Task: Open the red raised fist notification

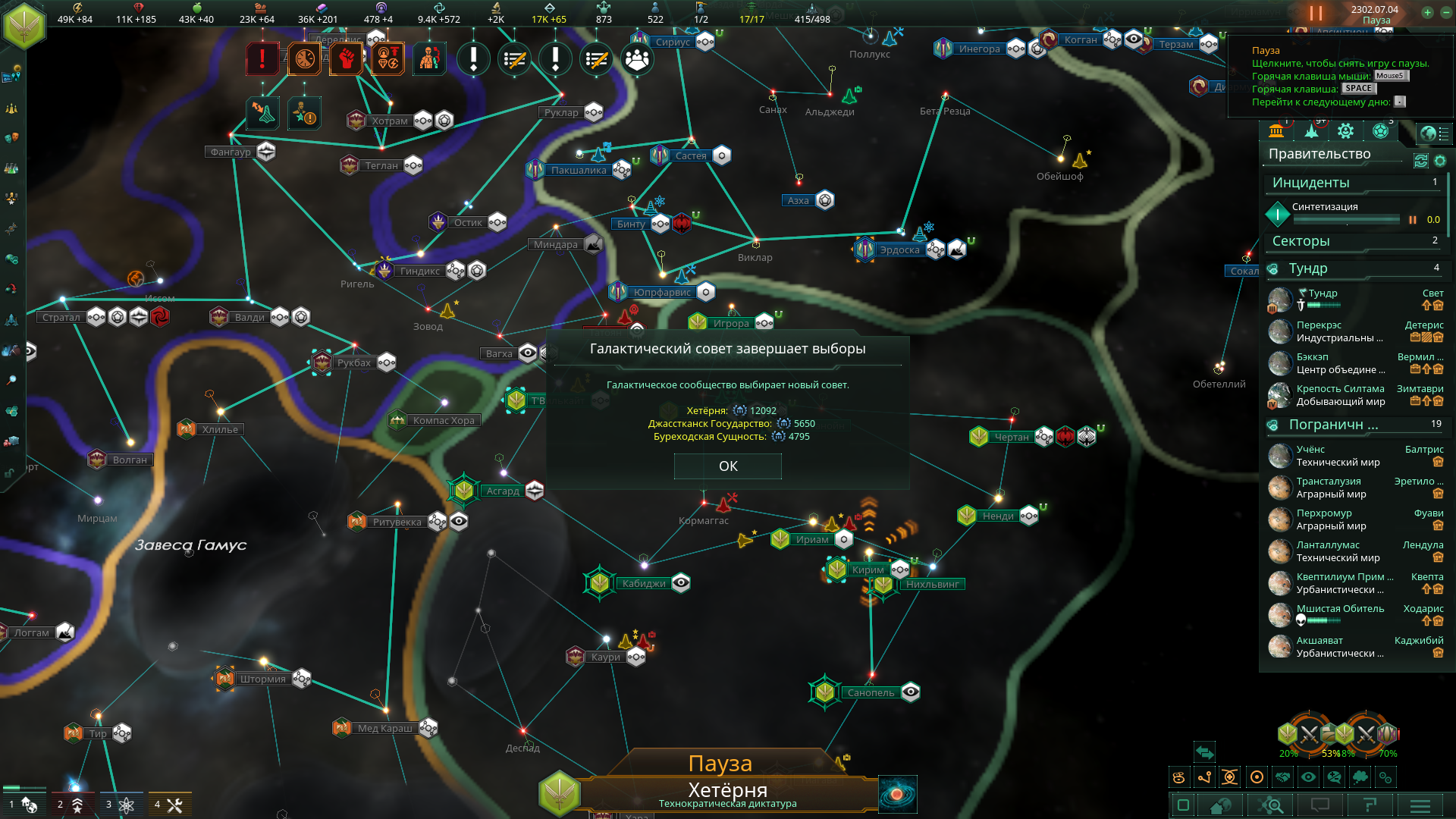Action: (346, 58)
